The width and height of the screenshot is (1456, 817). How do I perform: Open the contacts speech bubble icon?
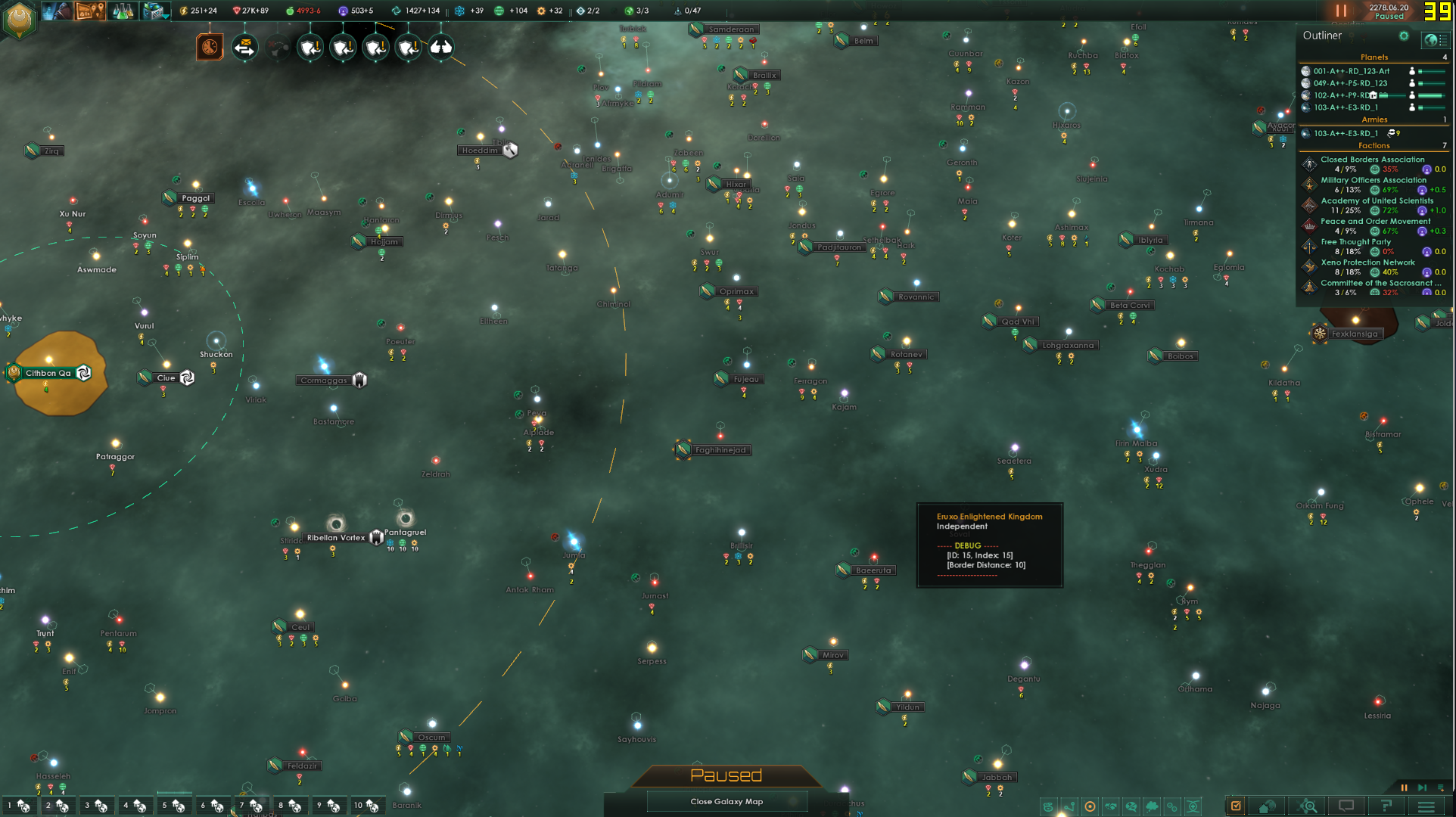[1347, 806]
